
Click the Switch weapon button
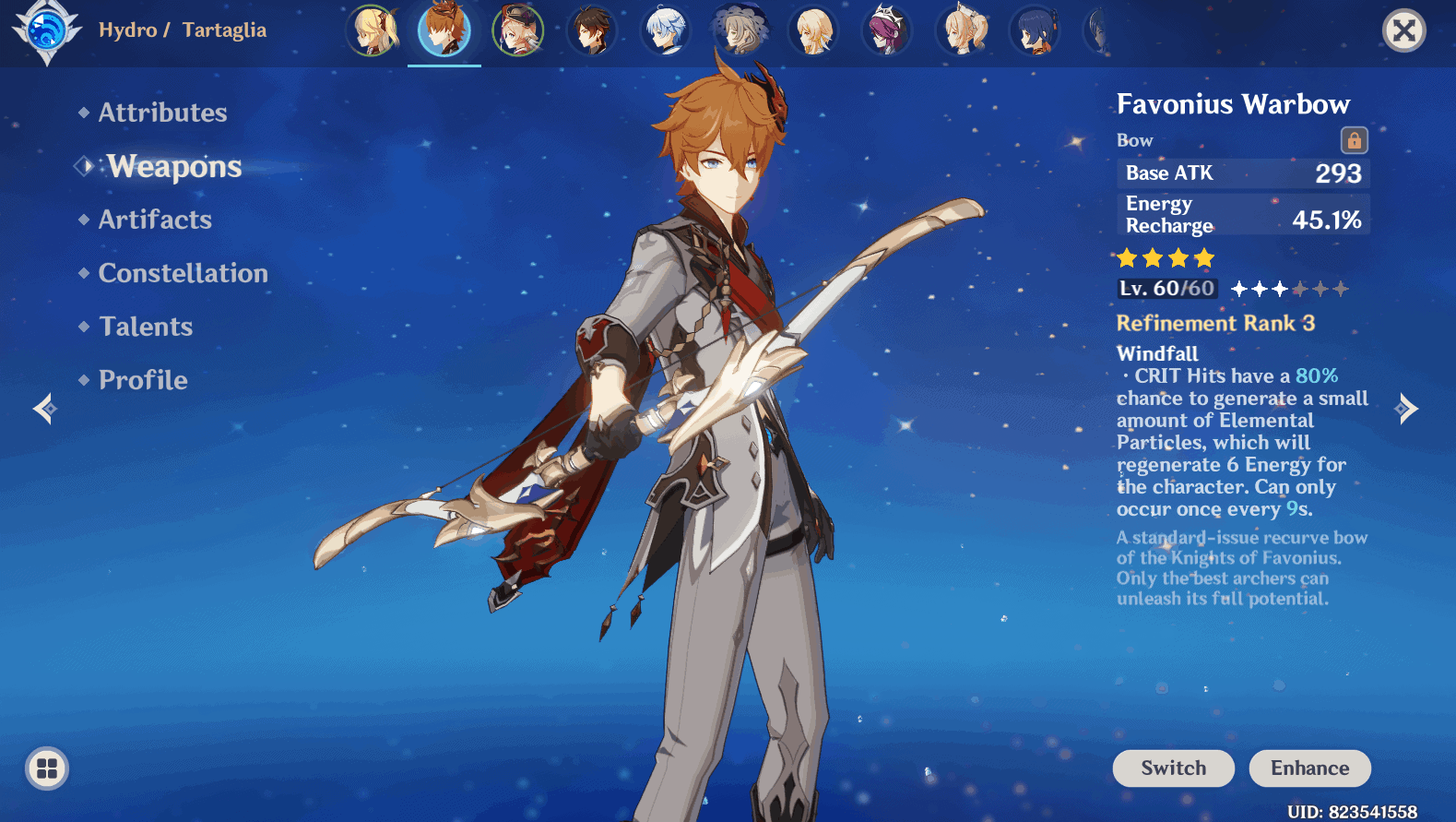click(x=1173, y=768)
